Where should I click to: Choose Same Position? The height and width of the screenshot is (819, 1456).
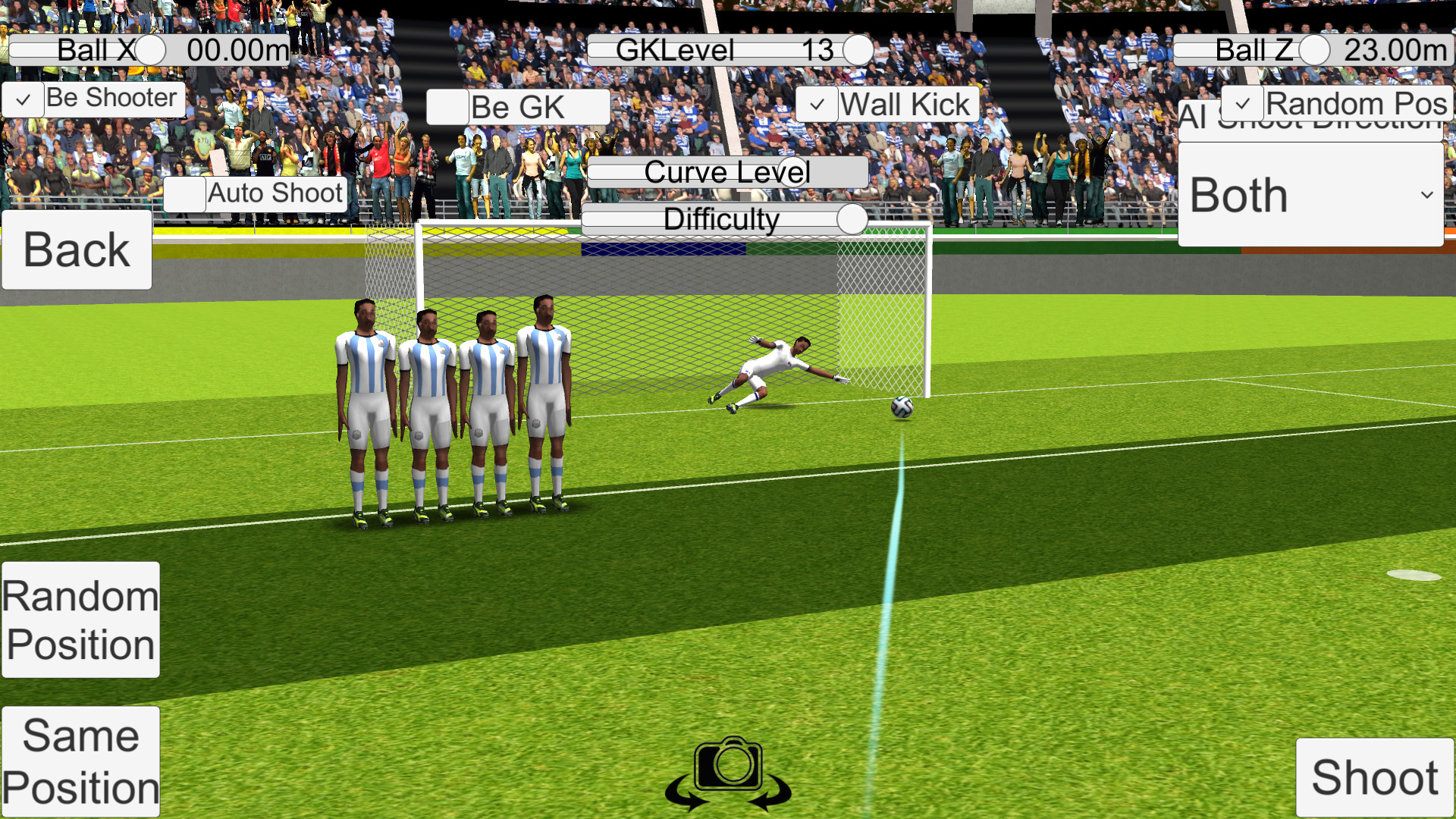coord(80,761)
